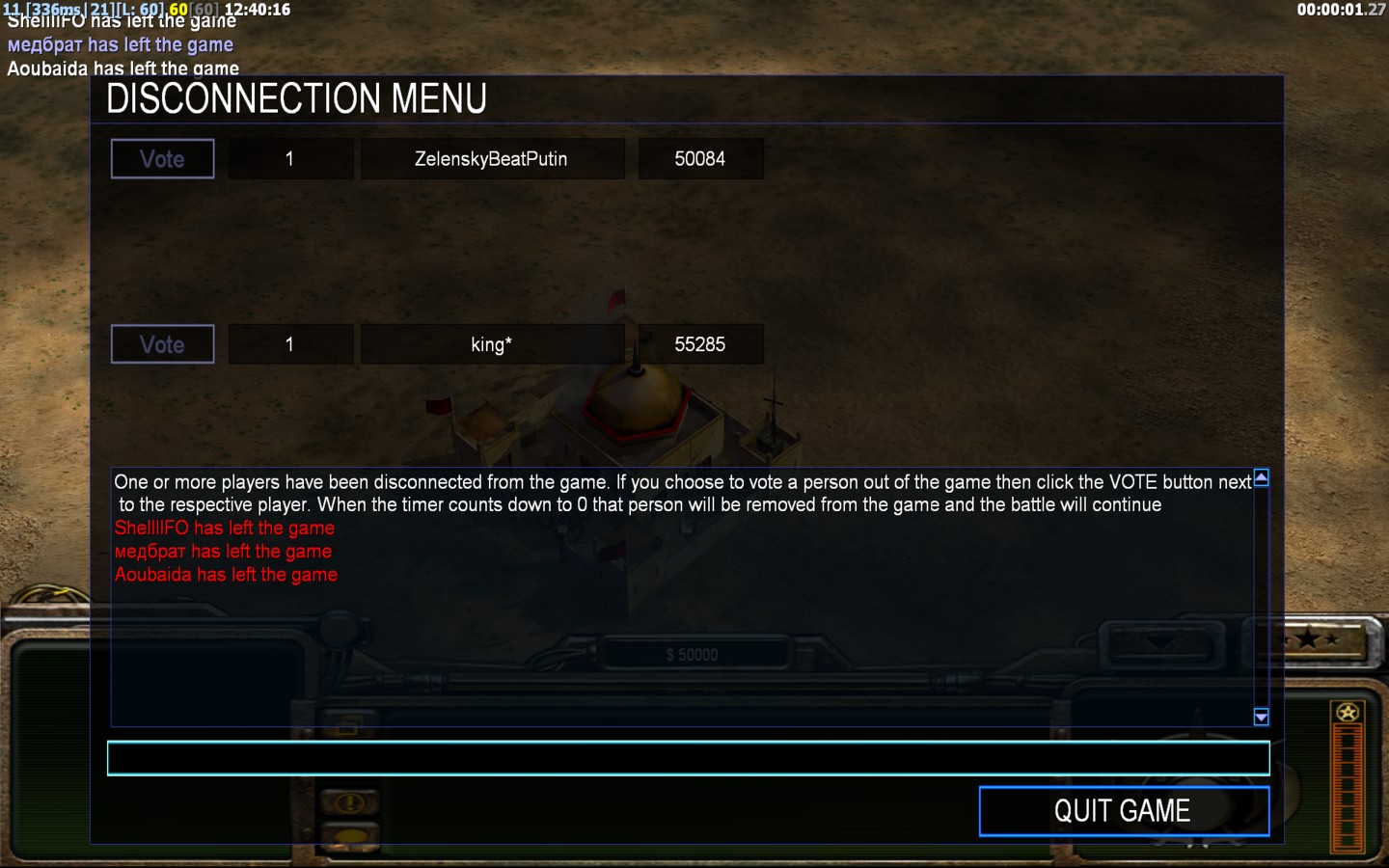Vote to remove king*
The height and width of the screenshot is (868, 1389).
[x=162, y=344]
